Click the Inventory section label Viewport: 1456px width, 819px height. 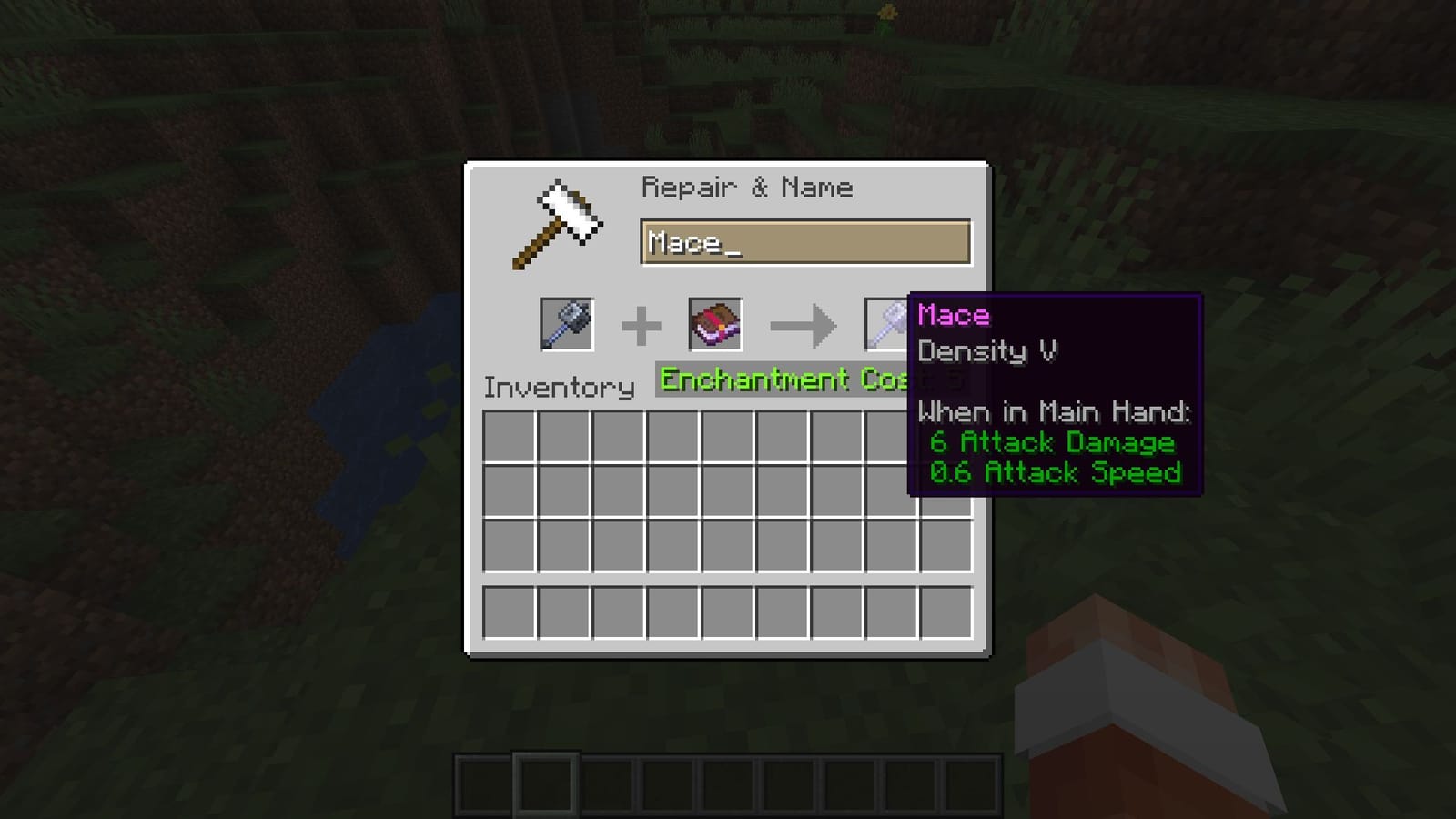coord(561,387)
